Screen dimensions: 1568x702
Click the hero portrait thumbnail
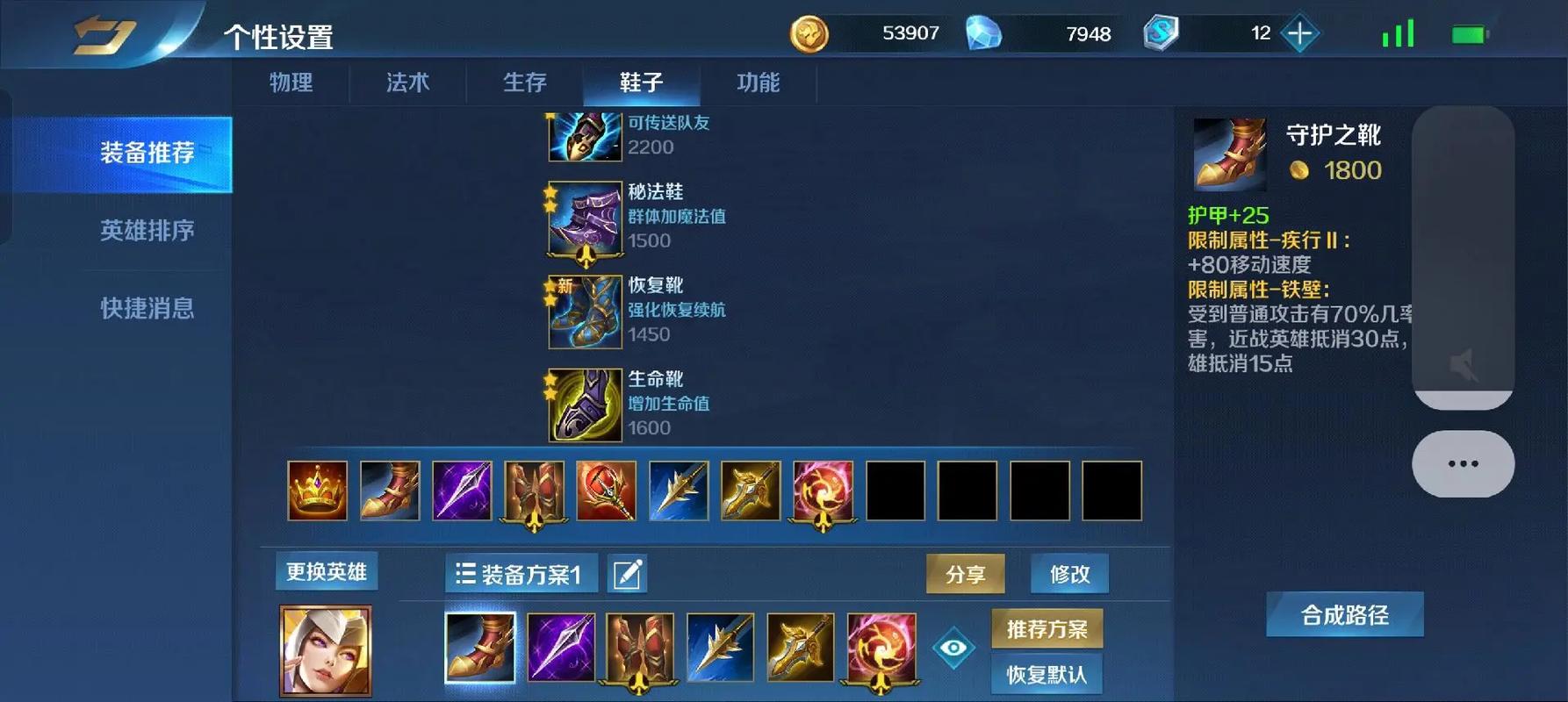click(x=326, y=649)
